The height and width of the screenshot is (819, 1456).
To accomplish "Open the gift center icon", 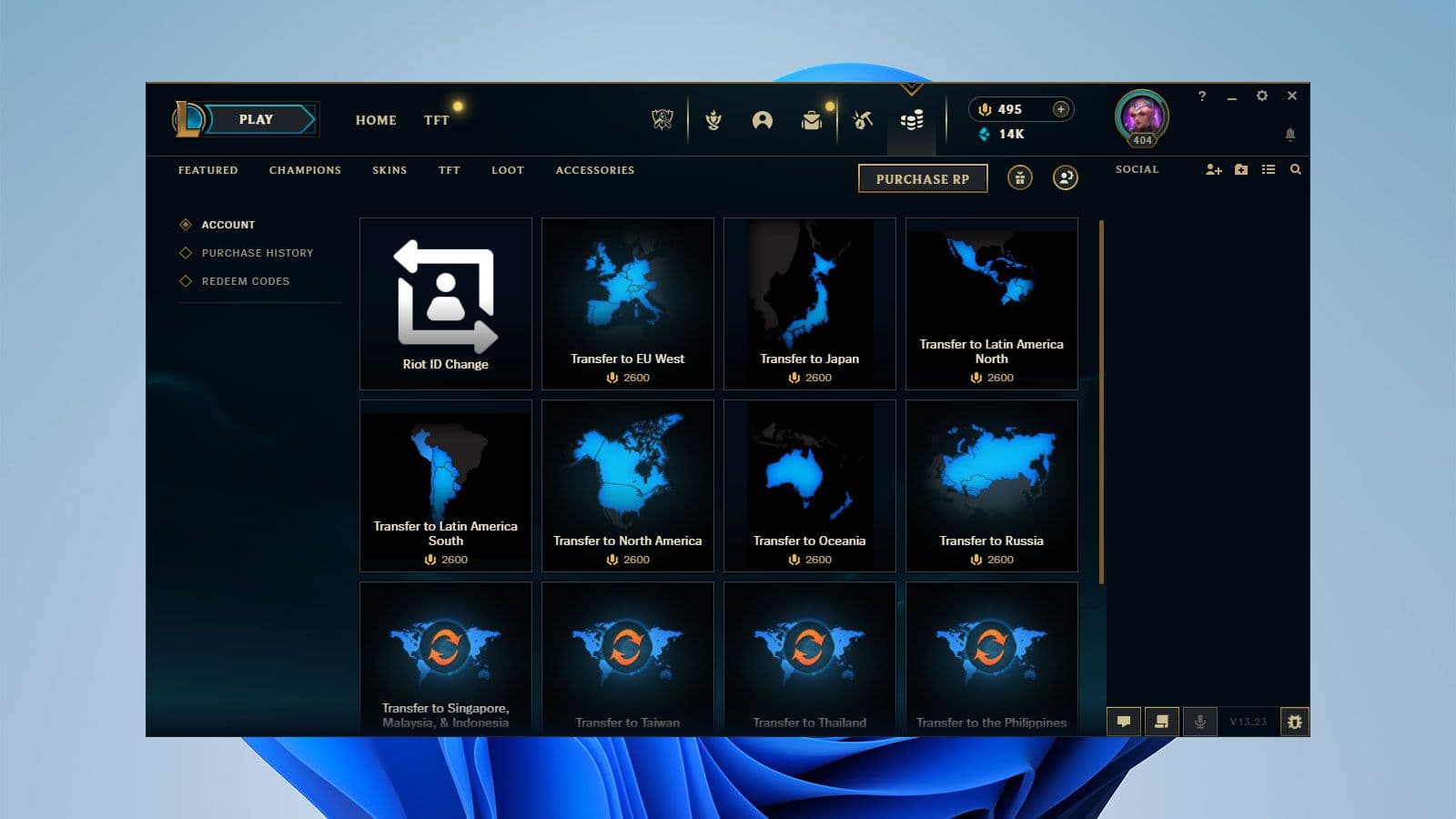I will [x=1019, y=178].
